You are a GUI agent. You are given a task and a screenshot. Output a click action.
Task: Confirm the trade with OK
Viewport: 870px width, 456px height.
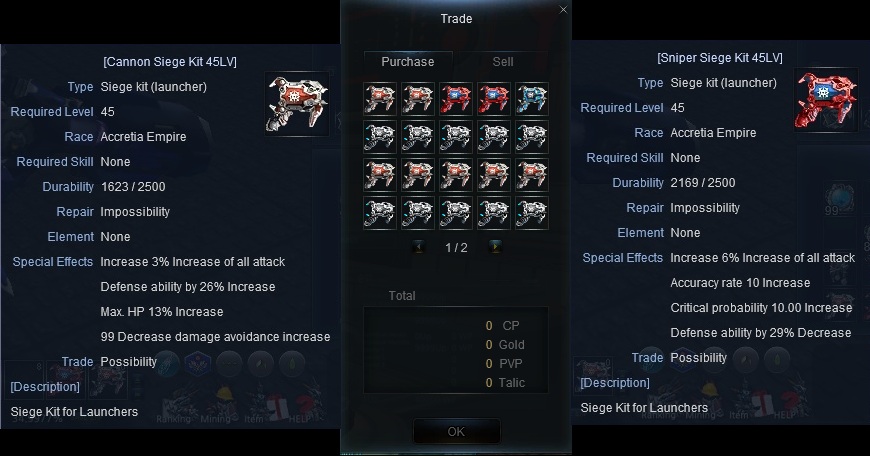coord(456,432)
